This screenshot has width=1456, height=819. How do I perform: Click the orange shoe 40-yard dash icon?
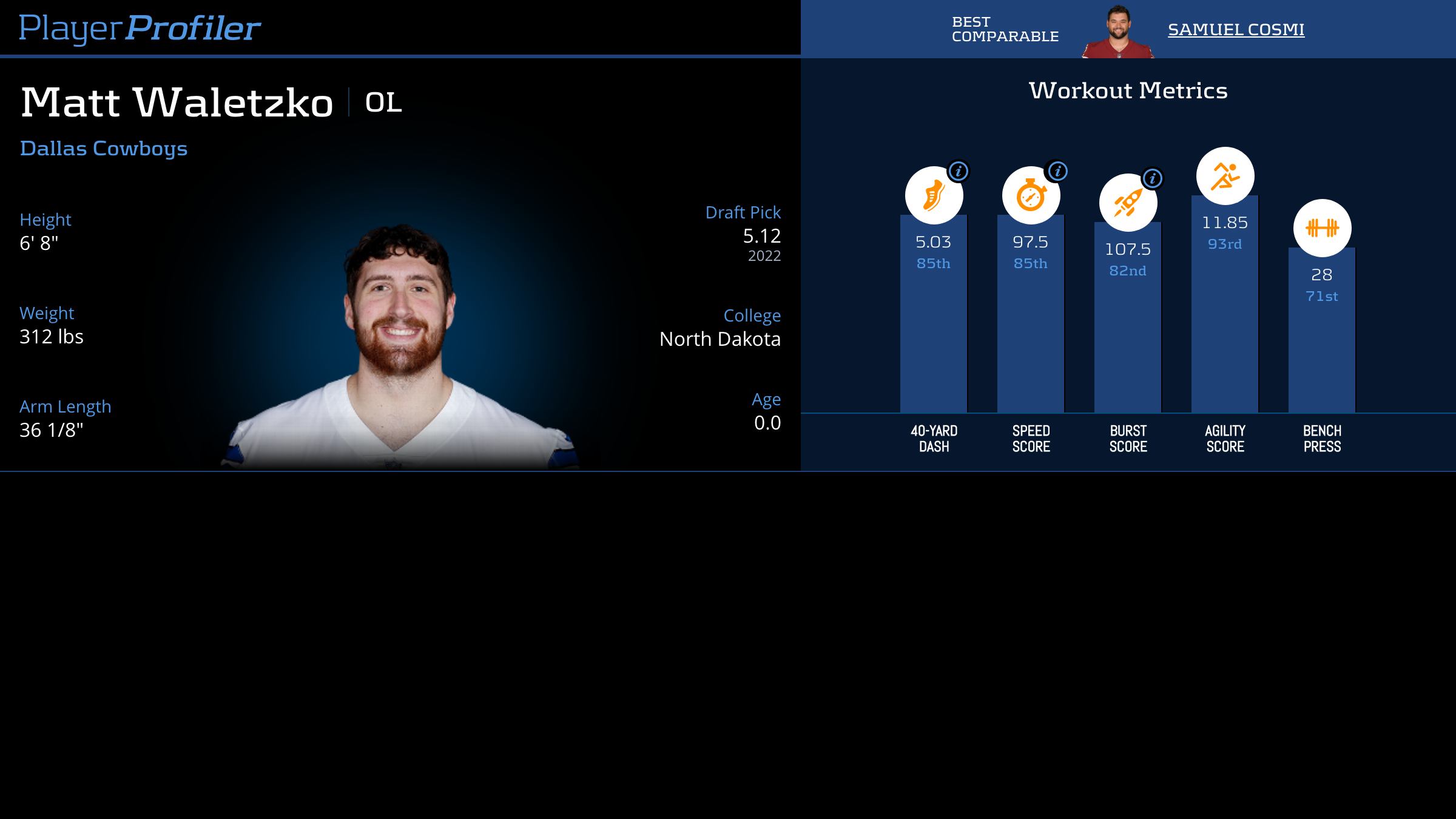(x=934, y=195)
